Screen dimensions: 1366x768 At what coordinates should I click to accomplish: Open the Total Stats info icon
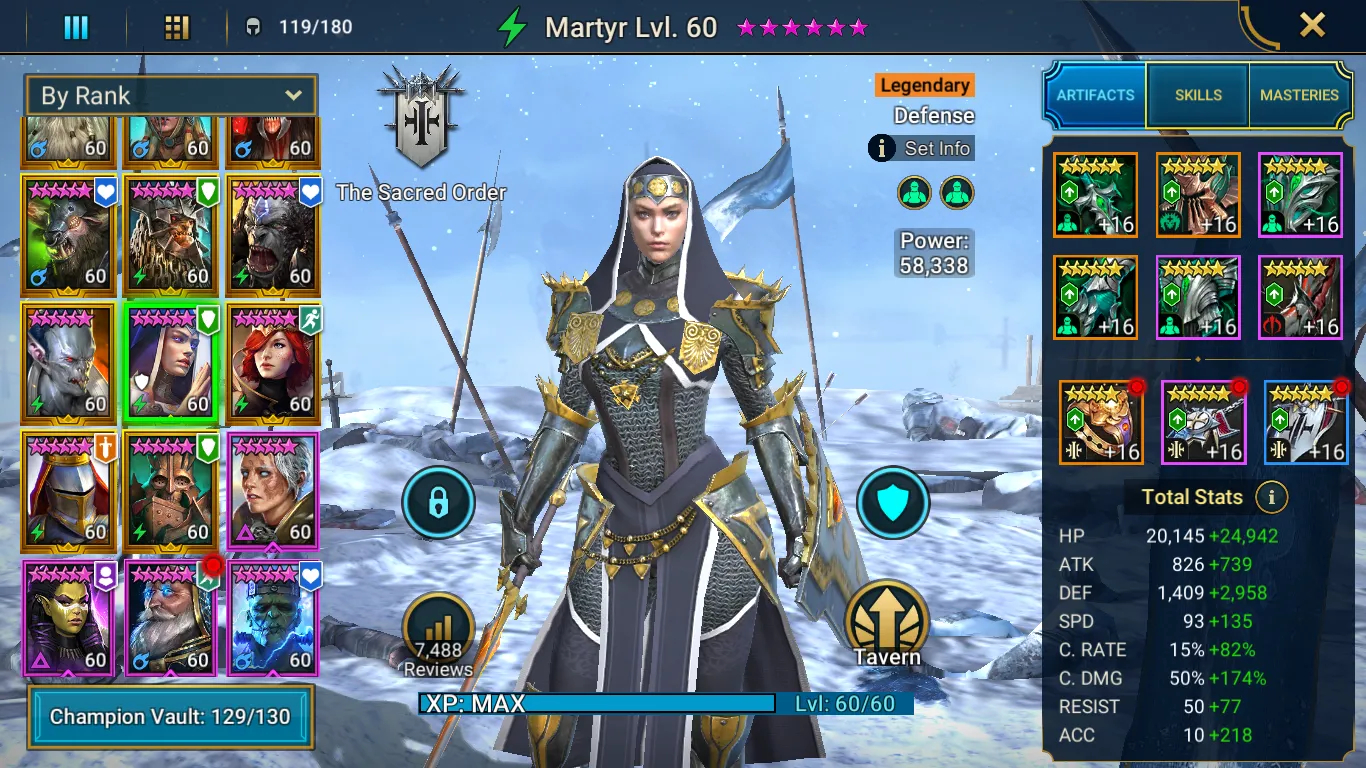click(1271, 497)
